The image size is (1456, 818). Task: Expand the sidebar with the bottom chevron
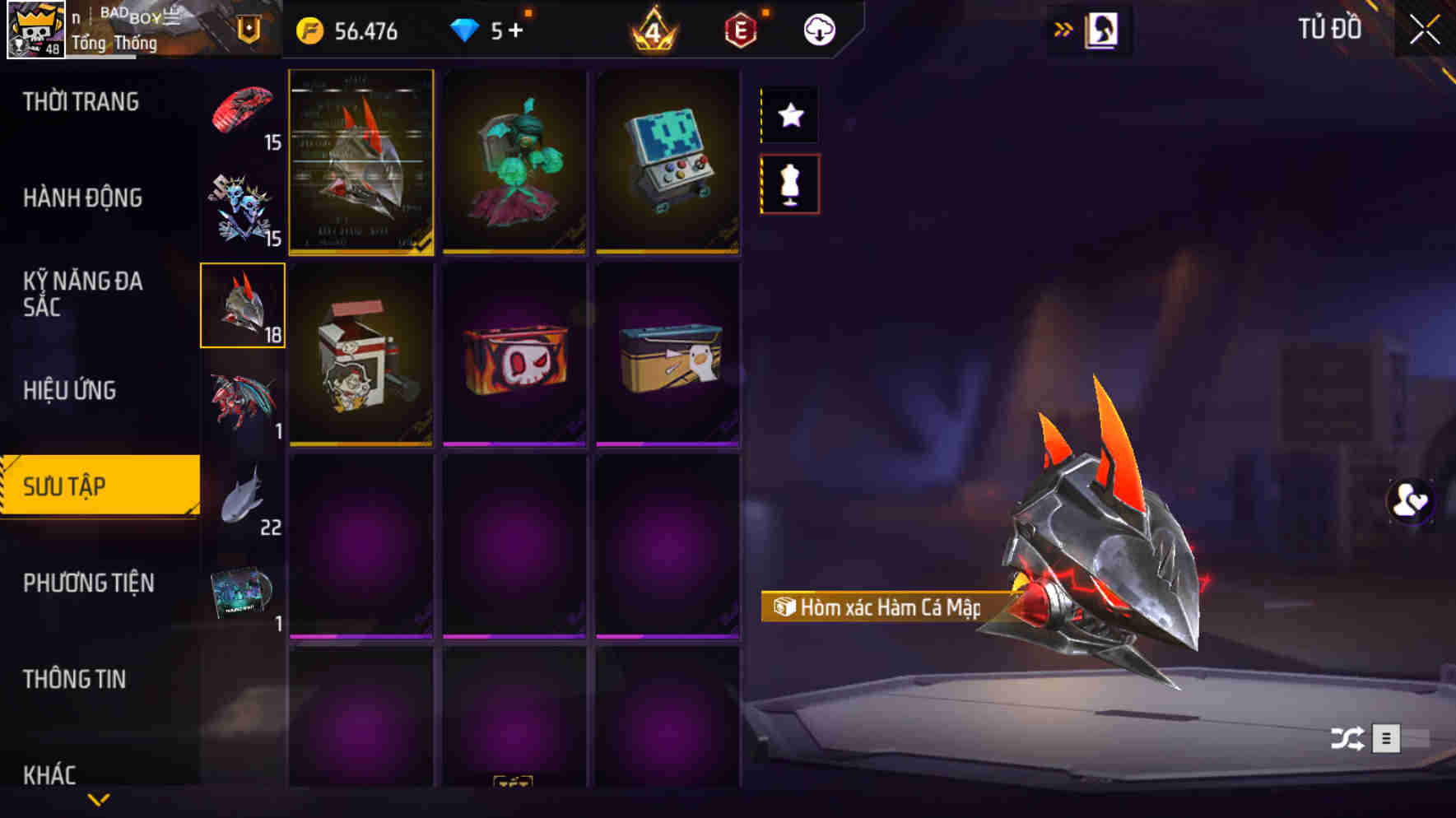pyautogui.click(x=99, y=800)
